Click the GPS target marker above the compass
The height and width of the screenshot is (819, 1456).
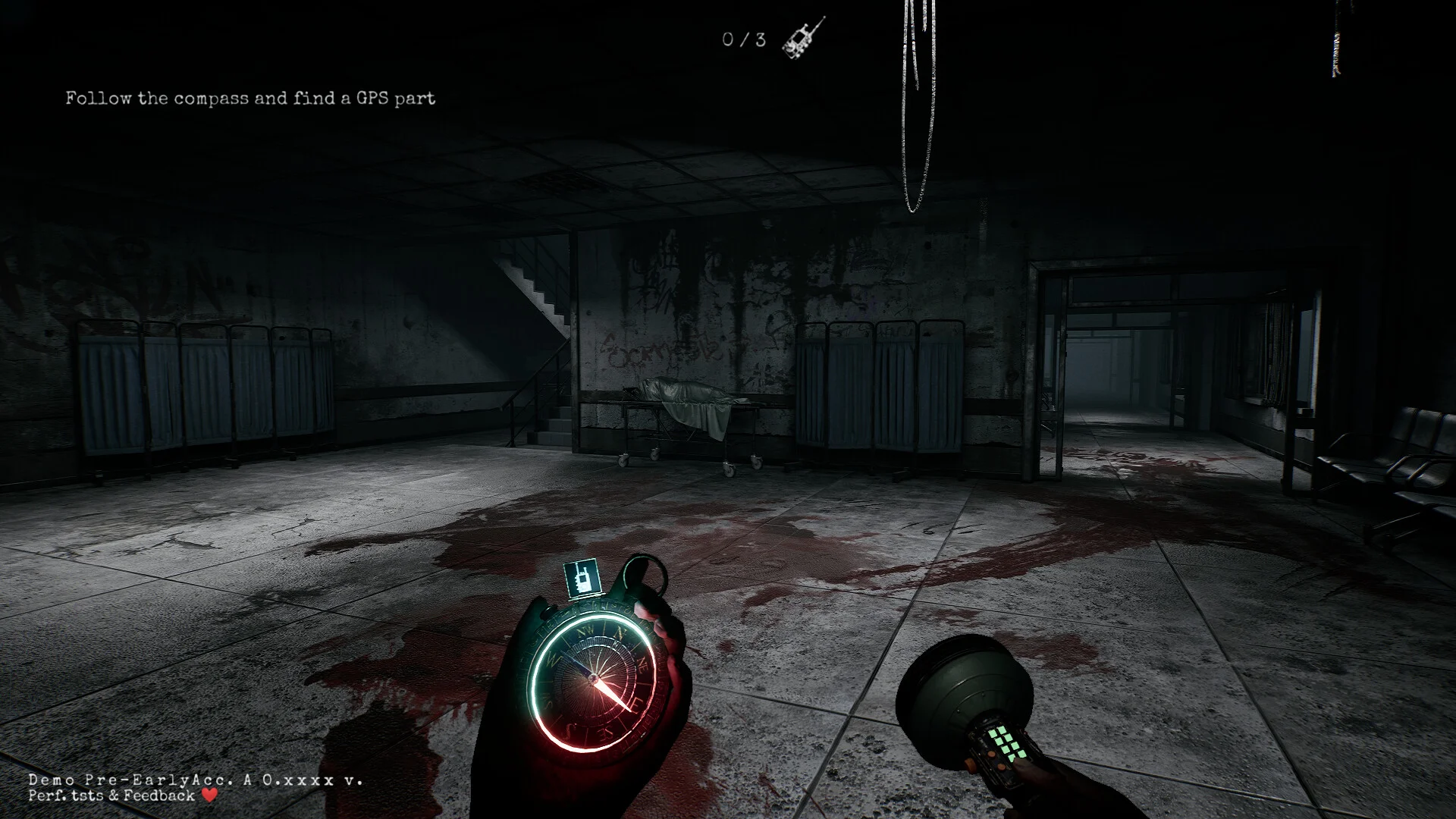(582, 579)
